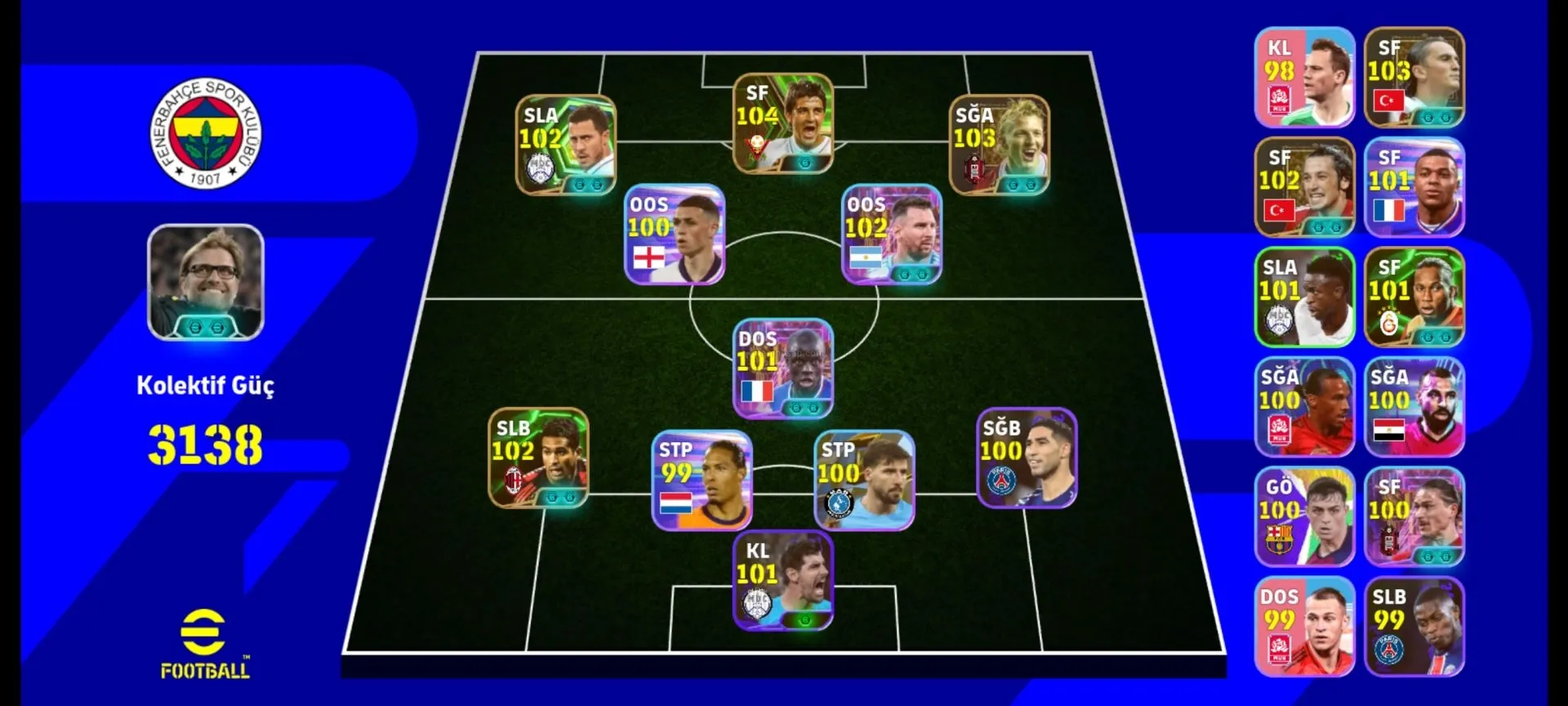Select the SĞB 100 right back card
Screen dimensions: 1568x706
[x=1027, y=458]
